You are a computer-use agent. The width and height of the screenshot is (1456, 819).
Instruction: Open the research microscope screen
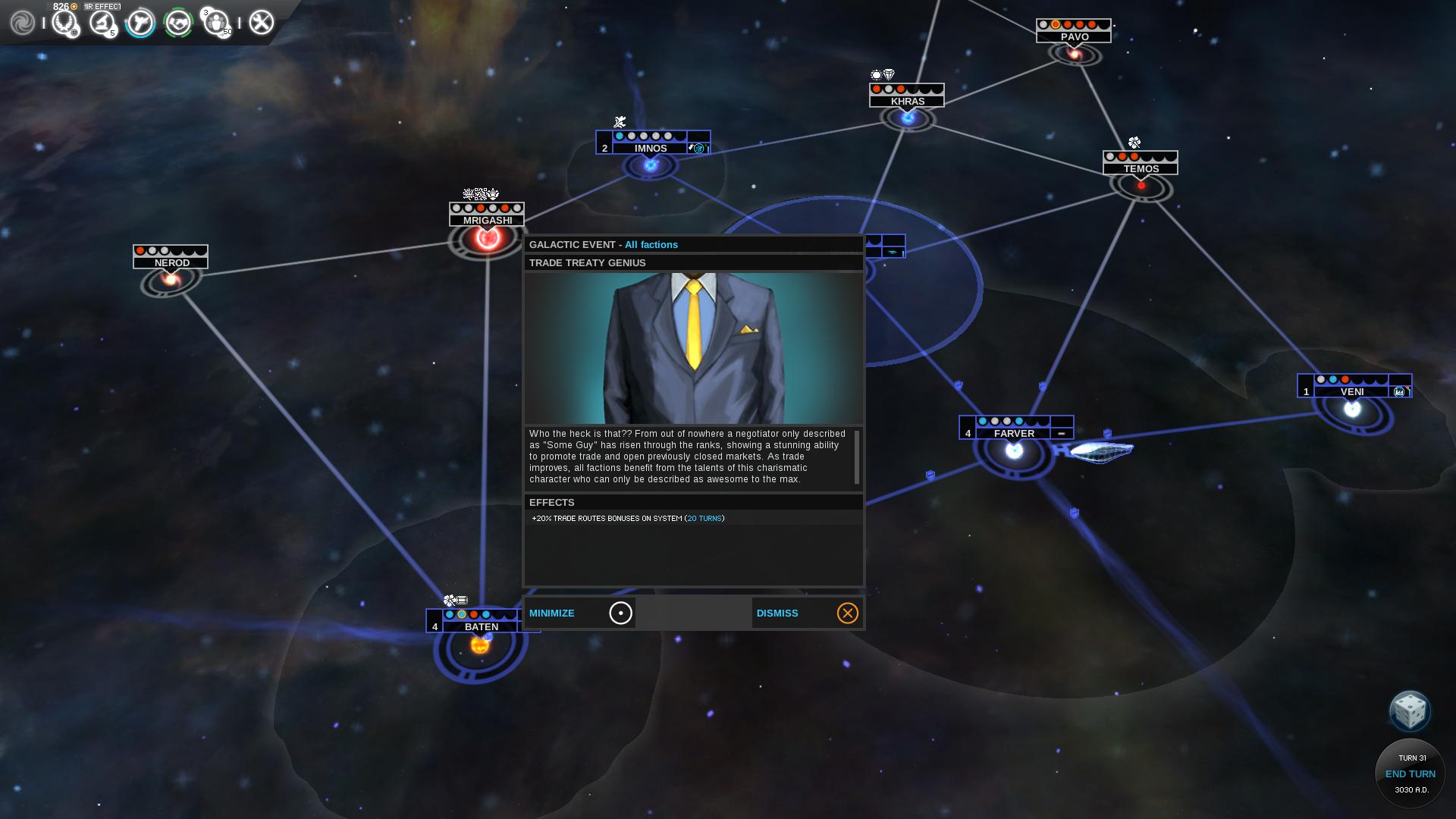(102, 23)
